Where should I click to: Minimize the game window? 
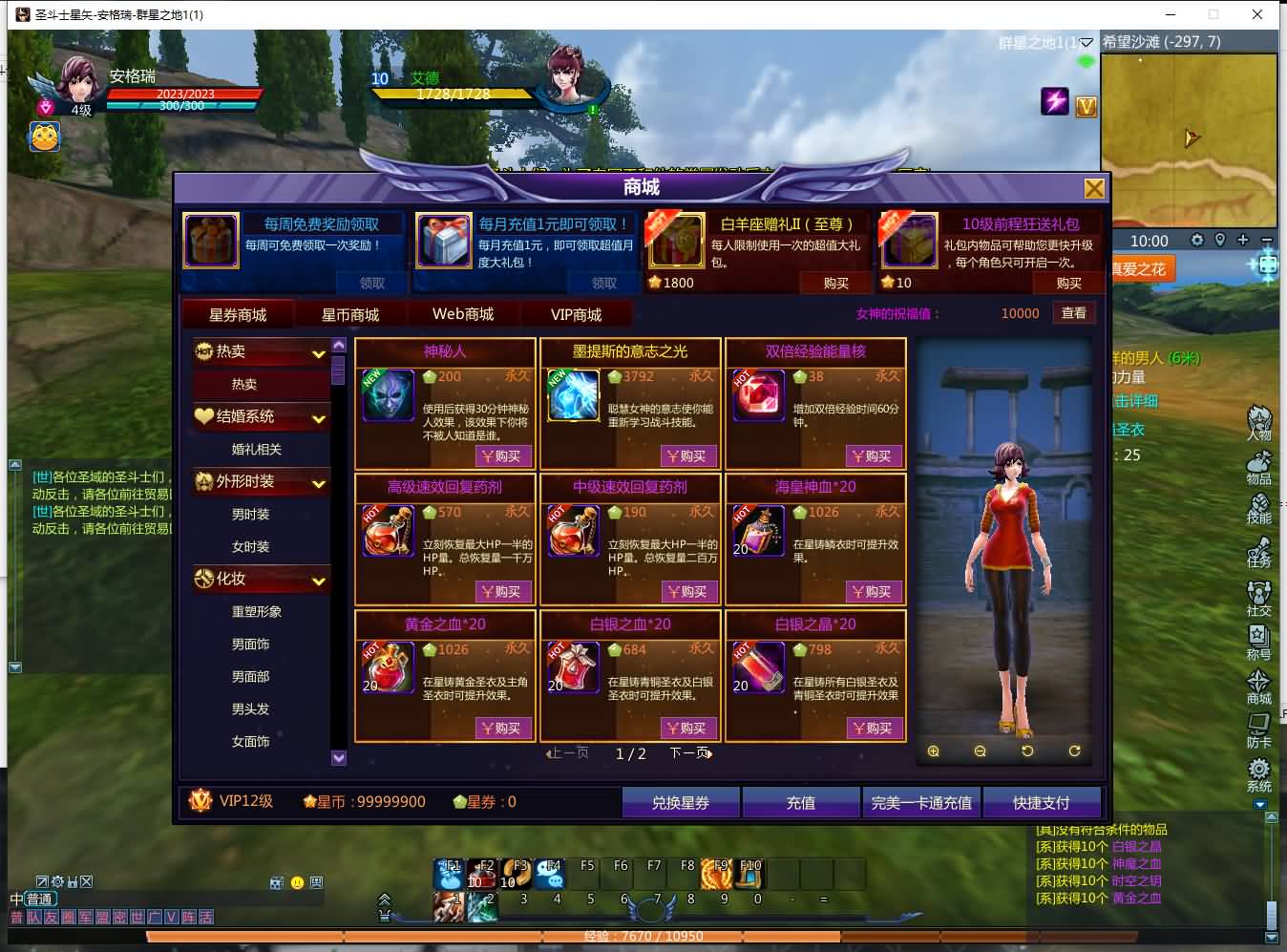1171,14
